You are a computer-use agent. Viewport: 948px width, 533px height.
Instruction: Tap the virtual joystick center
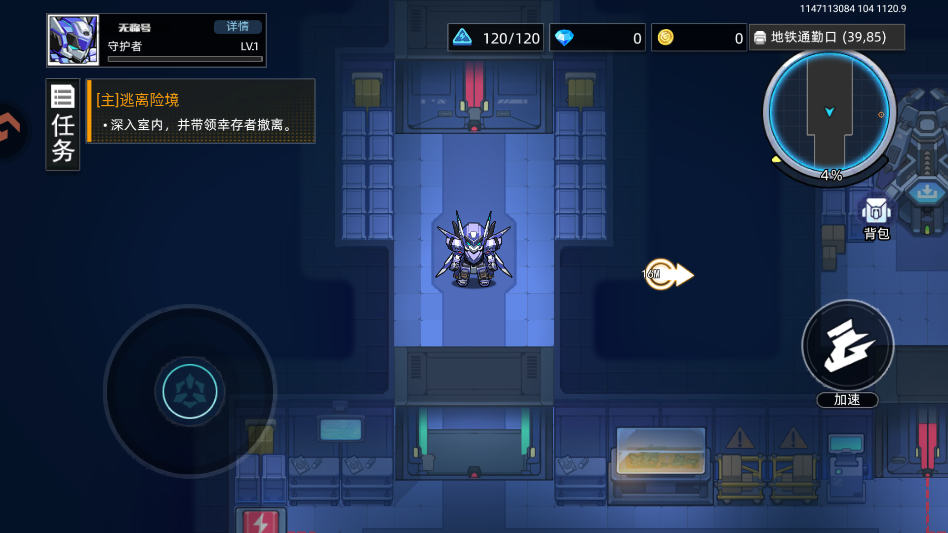(189, 390)
